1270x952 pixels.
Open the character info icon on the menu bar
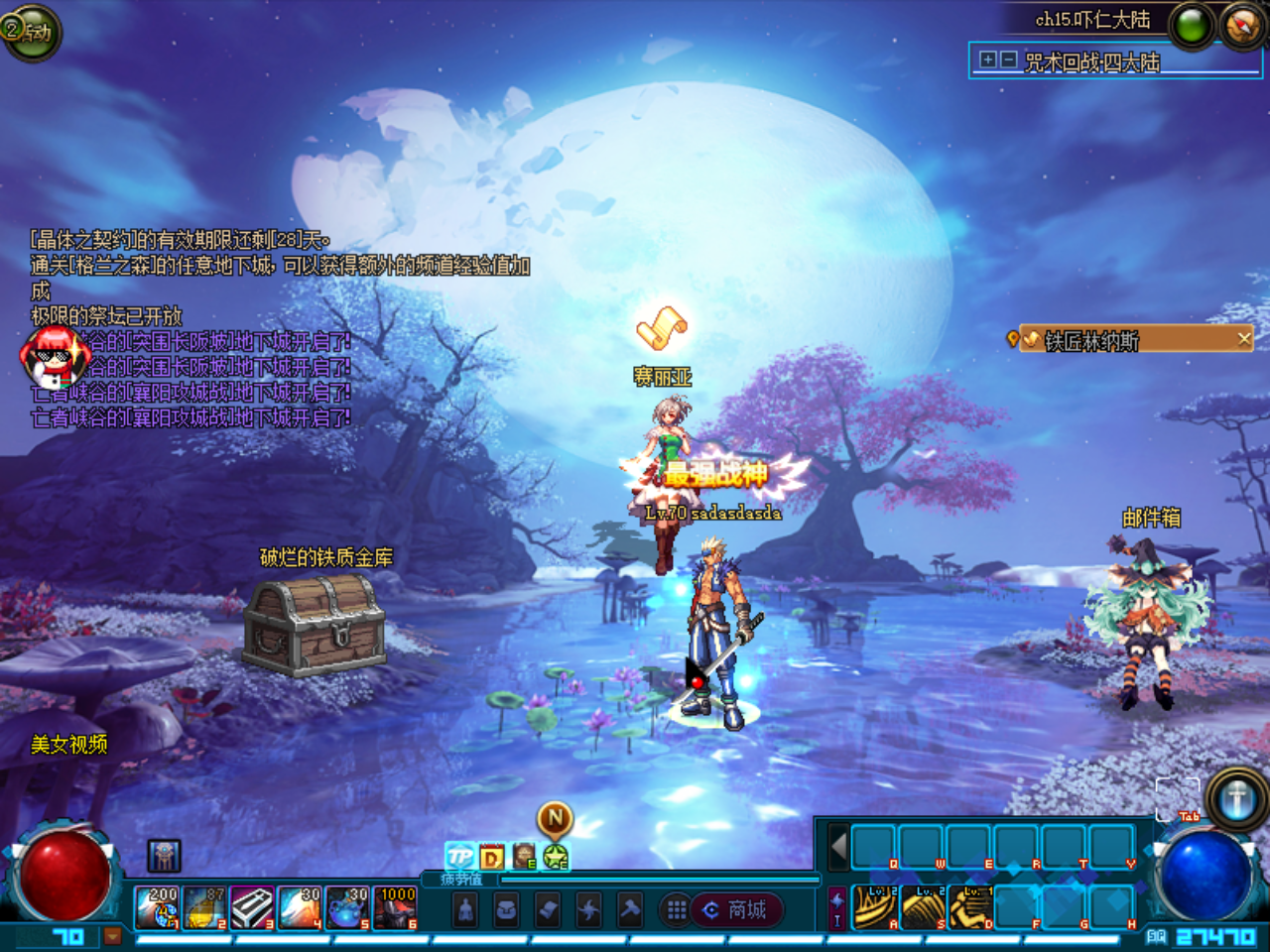coord(464,910)
